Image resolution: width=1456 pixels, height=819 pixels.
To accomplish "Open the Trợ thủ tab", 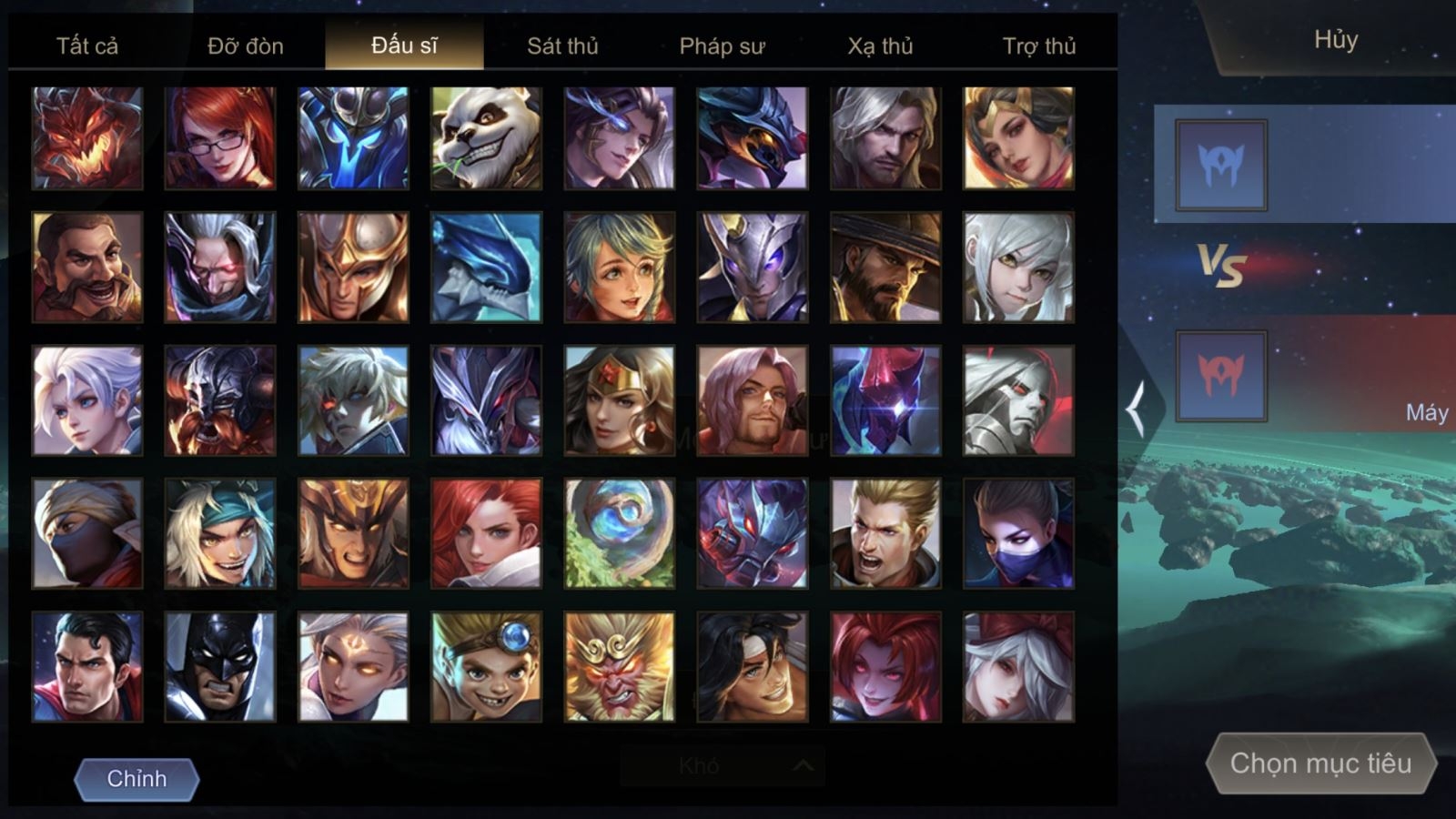I will tap(1039, 45).
